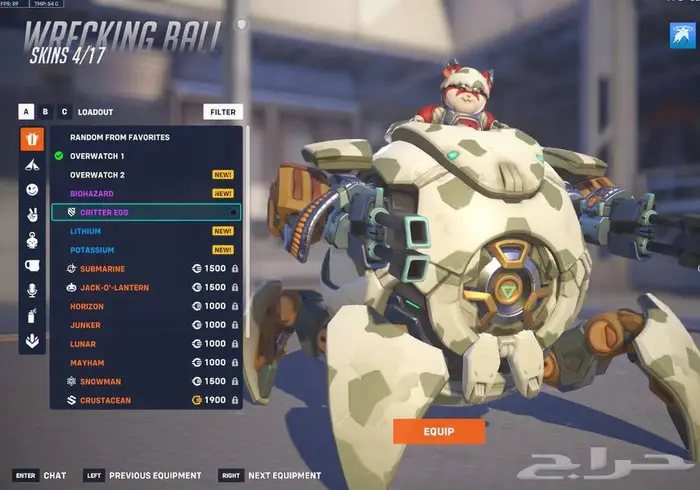This screenshot has width=700, height=490.
Task: Pick the Biohazard skin
Action: coord(92,193)
